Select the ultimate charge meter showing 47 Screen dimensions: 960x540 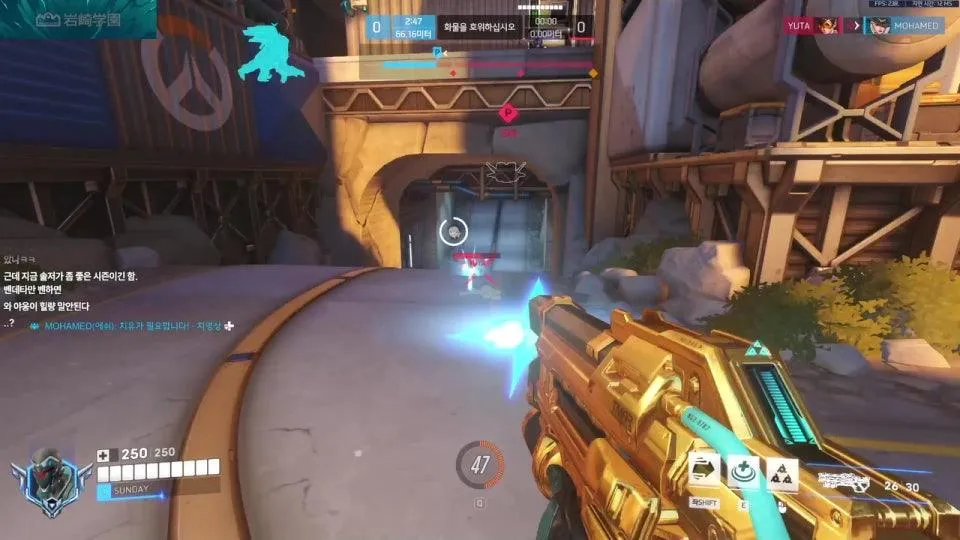pos(479,465)
